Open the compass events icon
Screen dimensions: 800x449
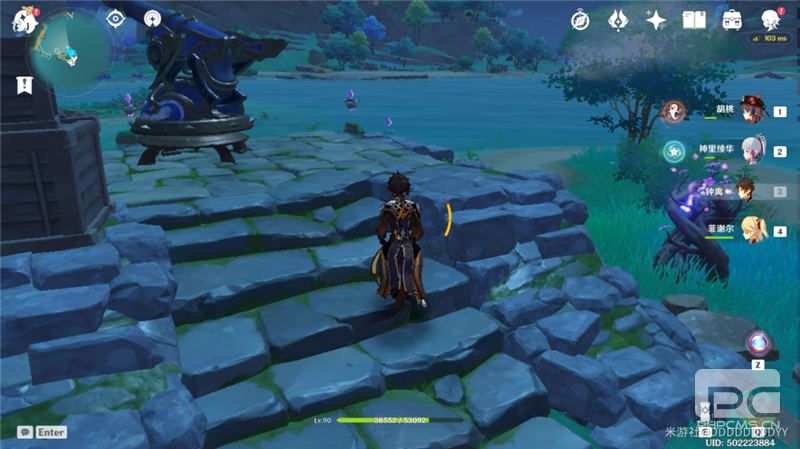[581, 19]
